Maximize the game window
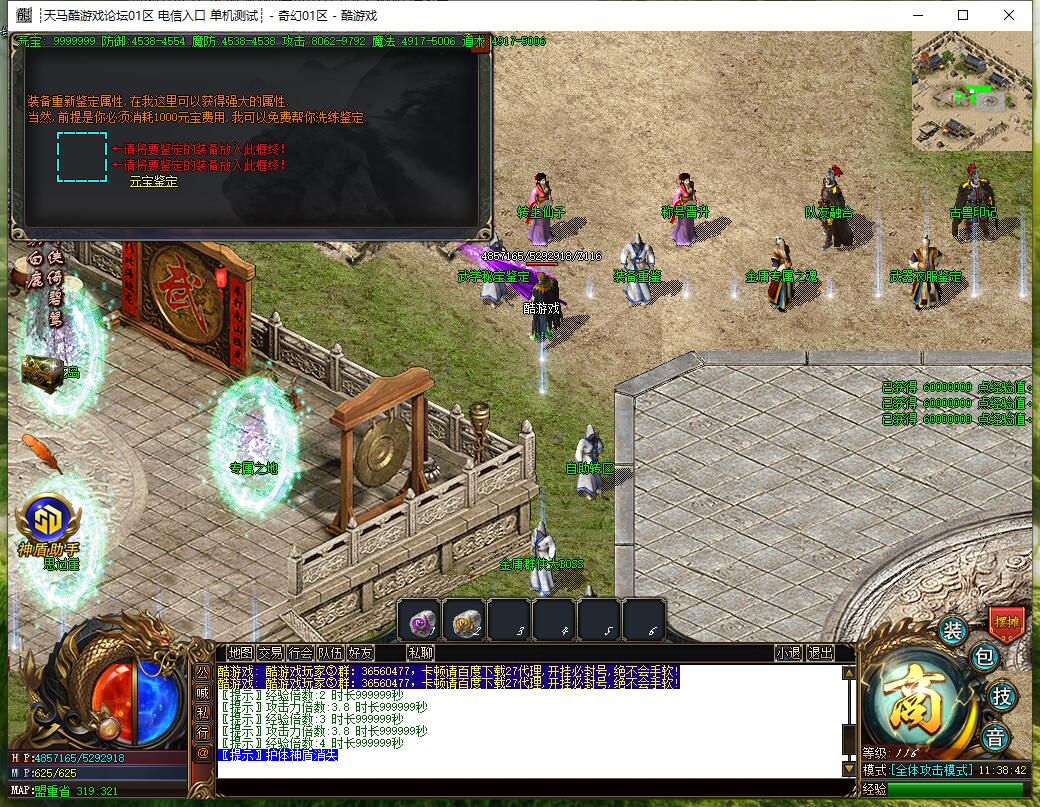This screenshot has height=807, width=1040. tap(963, 15)
